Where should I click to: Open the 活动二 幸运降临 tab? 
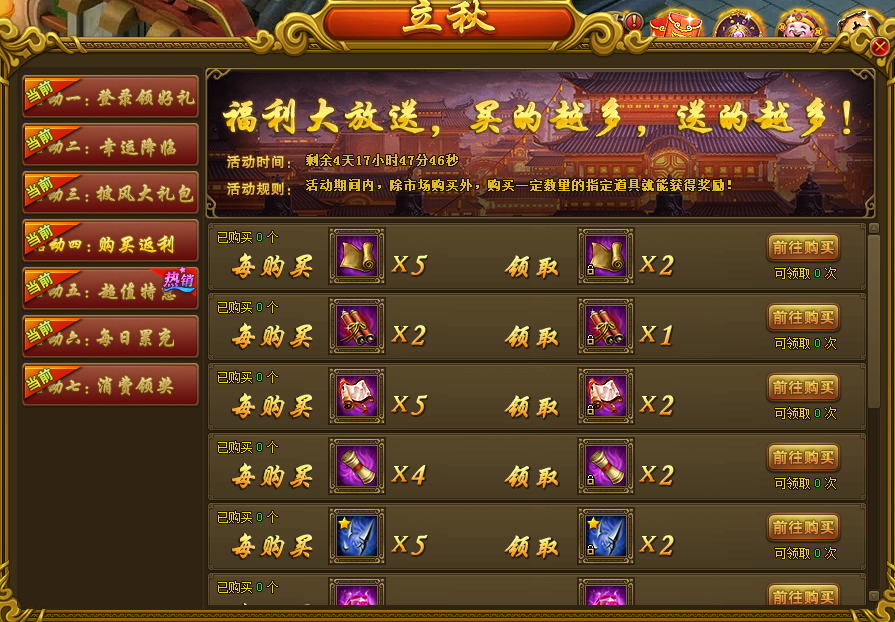point(111,146)
